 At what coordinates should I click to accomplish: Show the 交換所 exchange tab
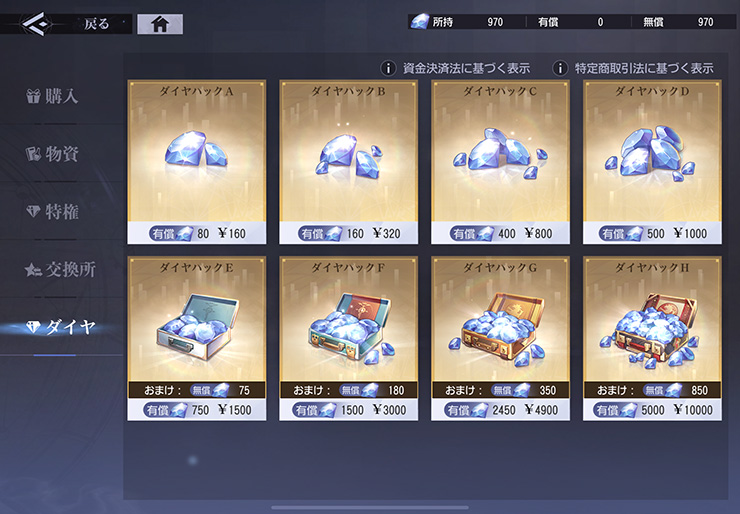[62, 269]
